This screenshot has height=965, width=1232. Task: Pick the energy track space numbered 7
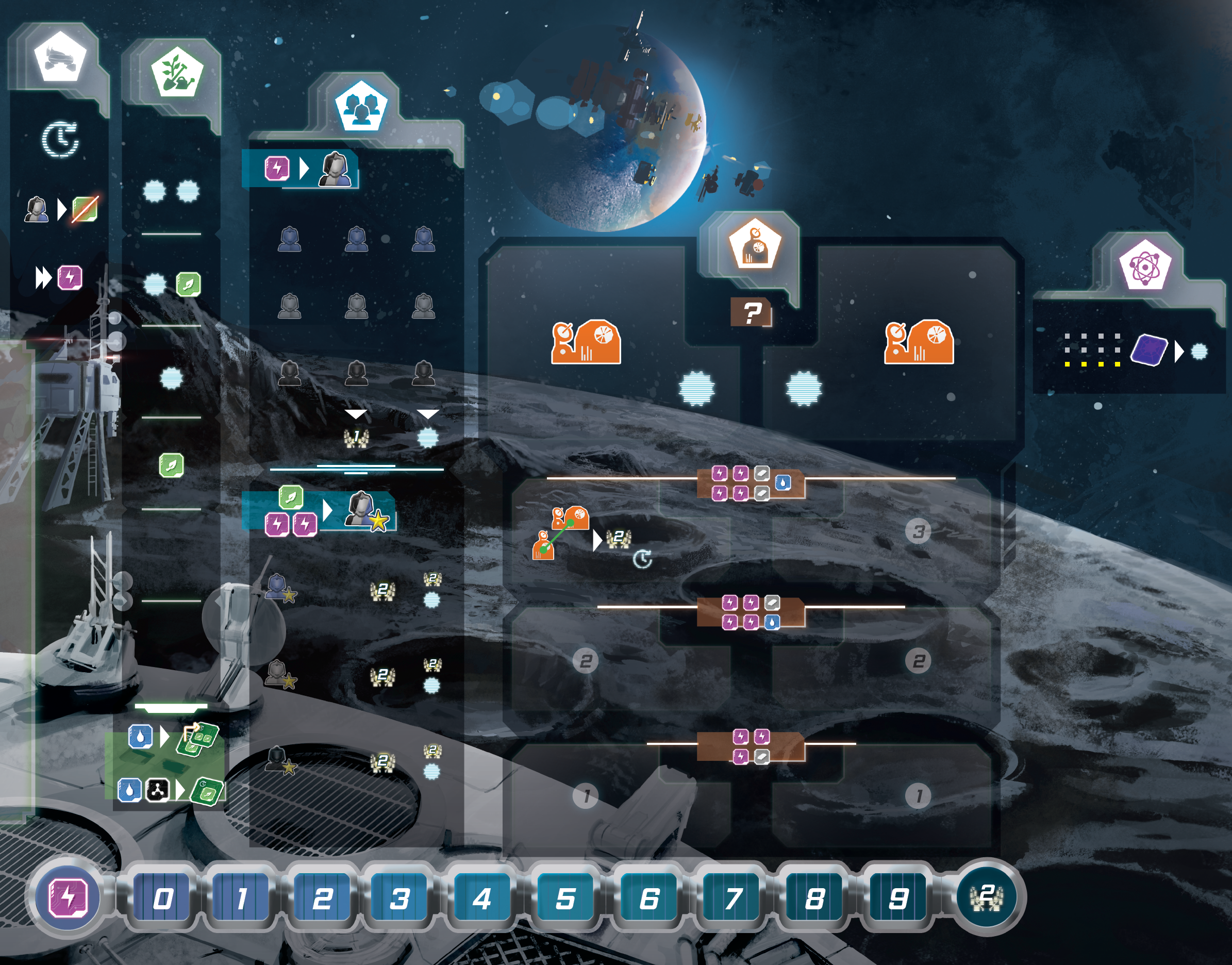point(732,898)
